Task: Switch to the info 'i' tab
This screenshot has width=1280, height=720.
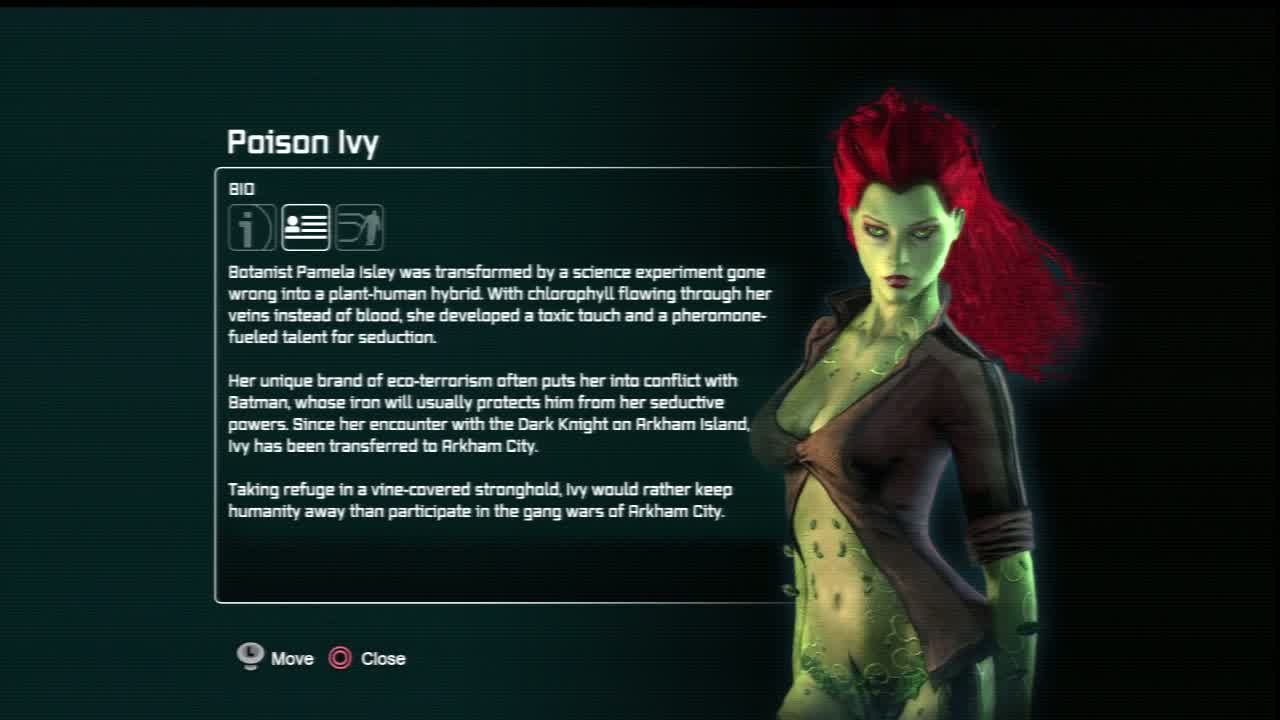Action: (x=251, y=227)
